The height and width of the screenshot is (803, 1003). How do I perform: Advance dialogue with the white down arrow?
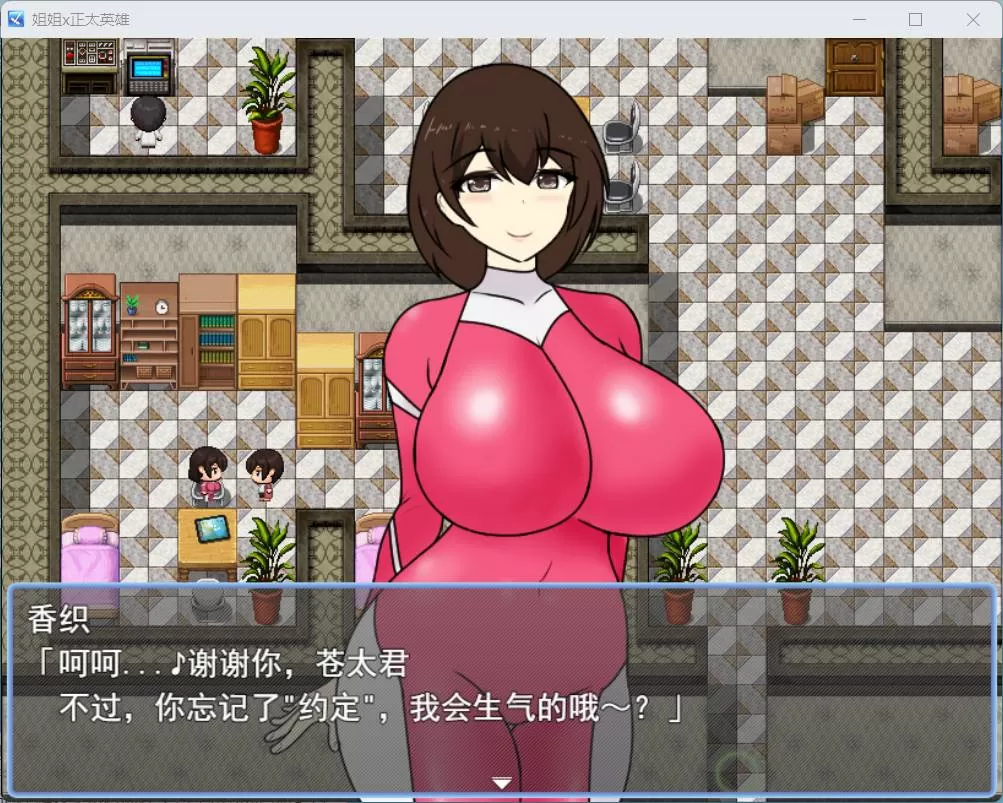pos(502,782)
